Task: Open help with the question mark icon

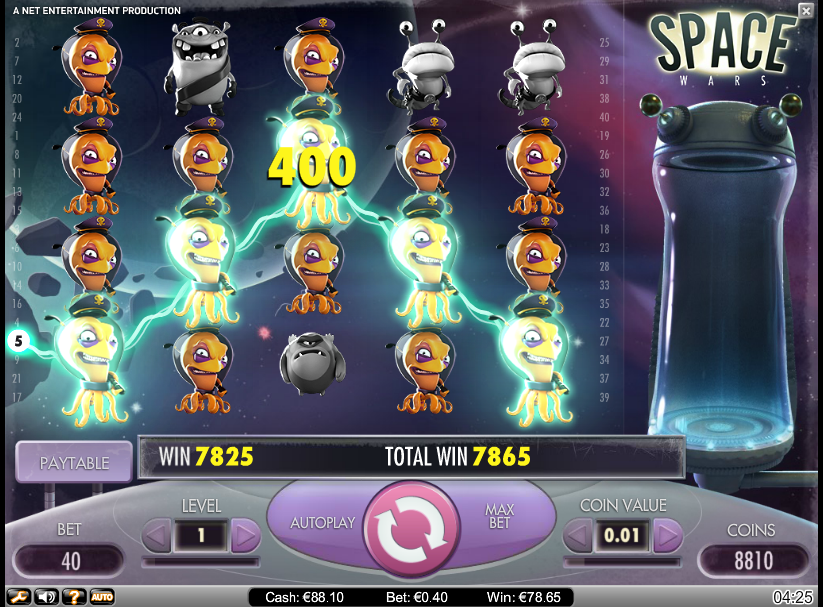Action: [x=74, y=597]
